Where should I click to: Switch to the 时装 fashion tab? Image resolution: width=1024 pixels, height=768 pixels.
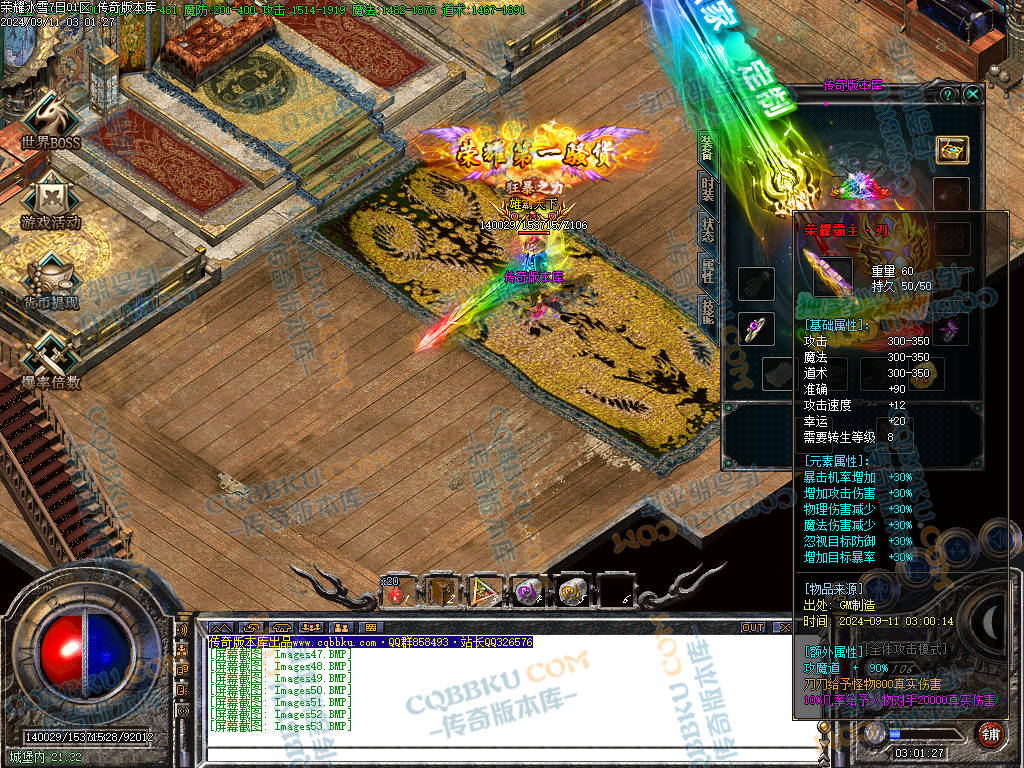(708, 190)
